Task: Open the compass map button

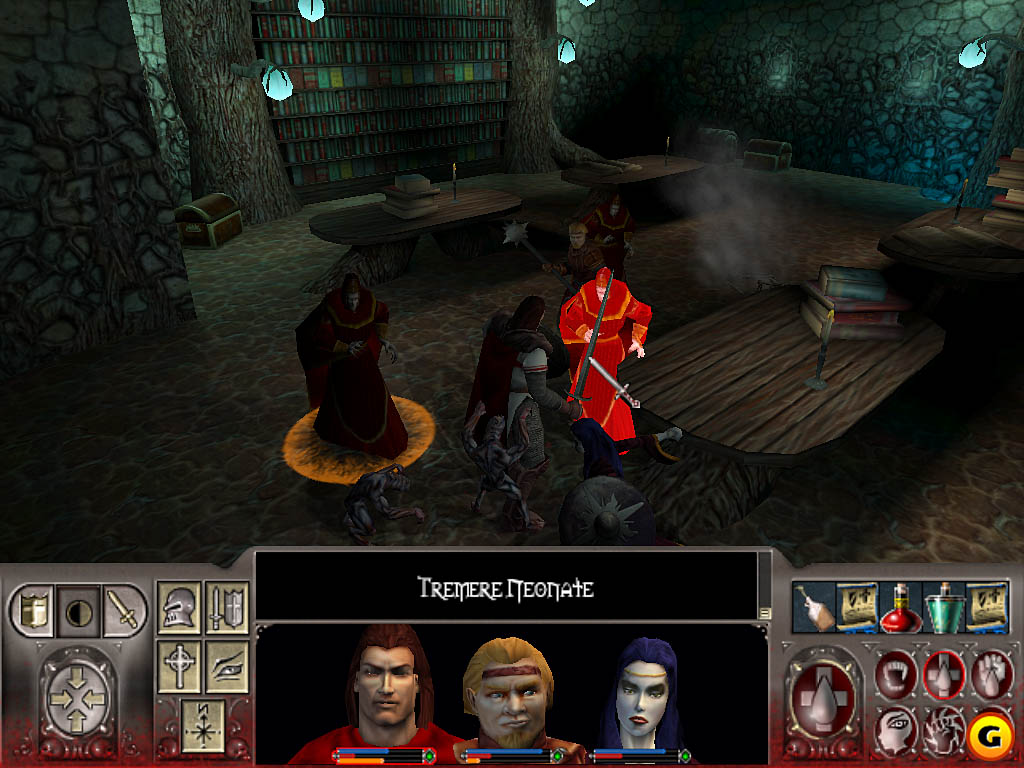Action: coord(204,726)
